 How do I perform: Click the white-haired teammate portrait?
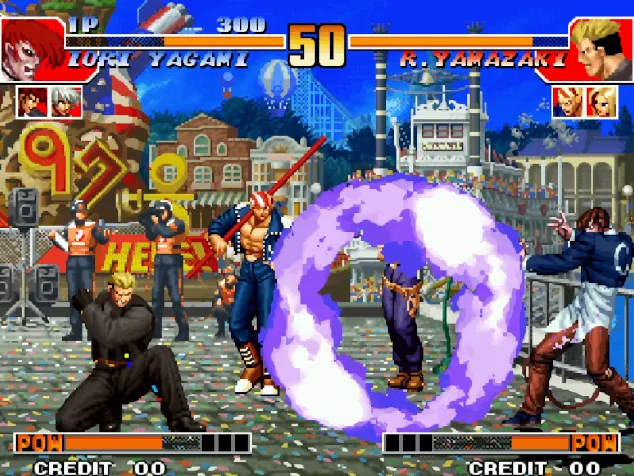(x=67, y=101)
